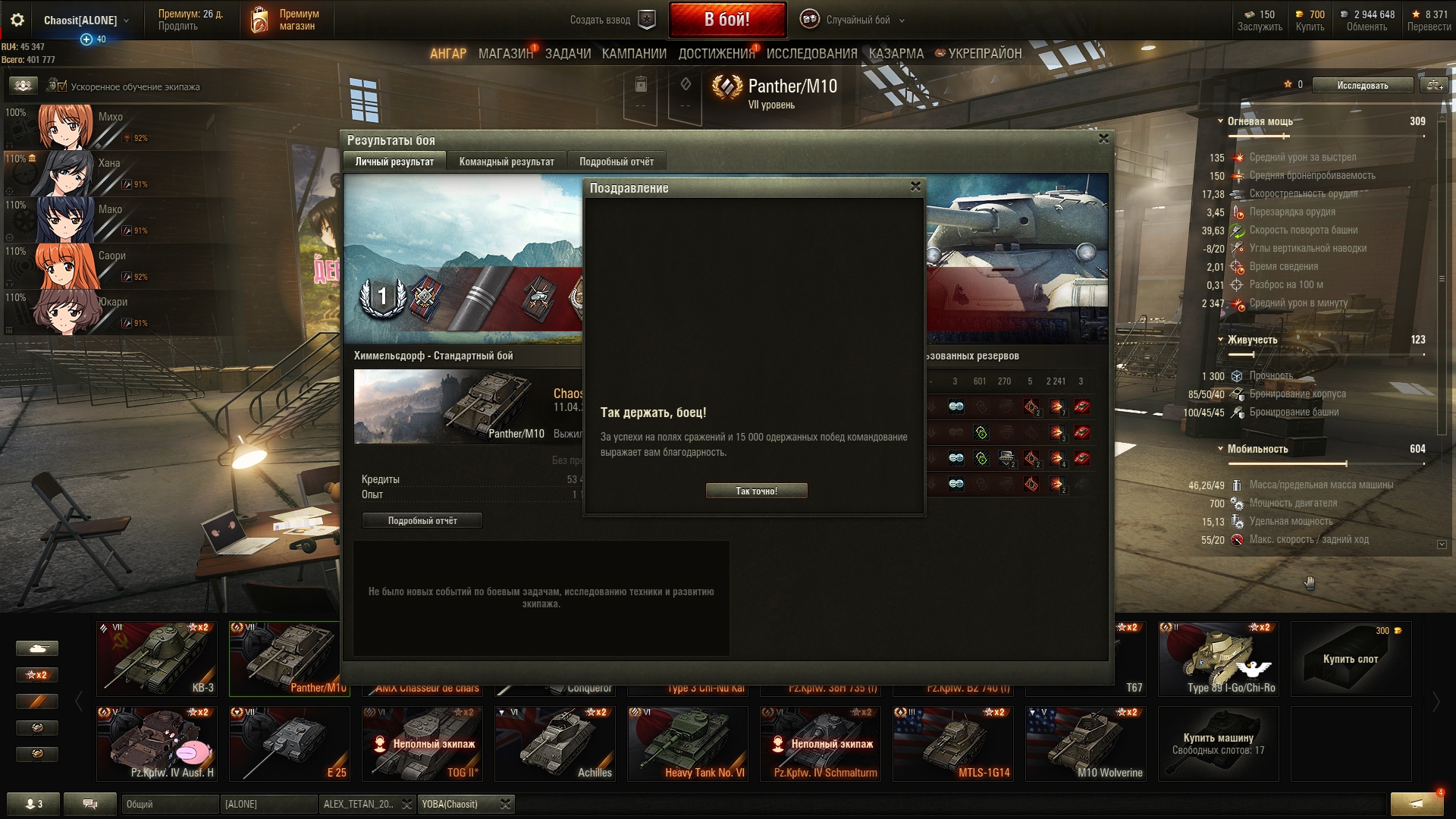1456x819 pixels.
Task: Open the КАЗАРМА menu
Action: pyautogui.click(x=896, y=54)
